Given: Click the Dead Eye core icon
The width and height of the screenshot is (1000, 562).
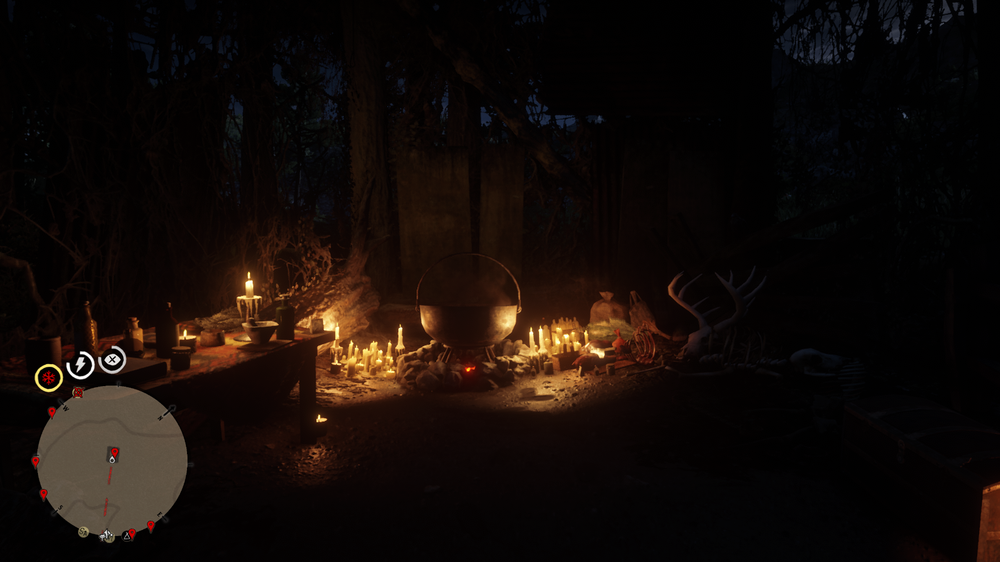Looking at the screenshot, I should point(112,359).
